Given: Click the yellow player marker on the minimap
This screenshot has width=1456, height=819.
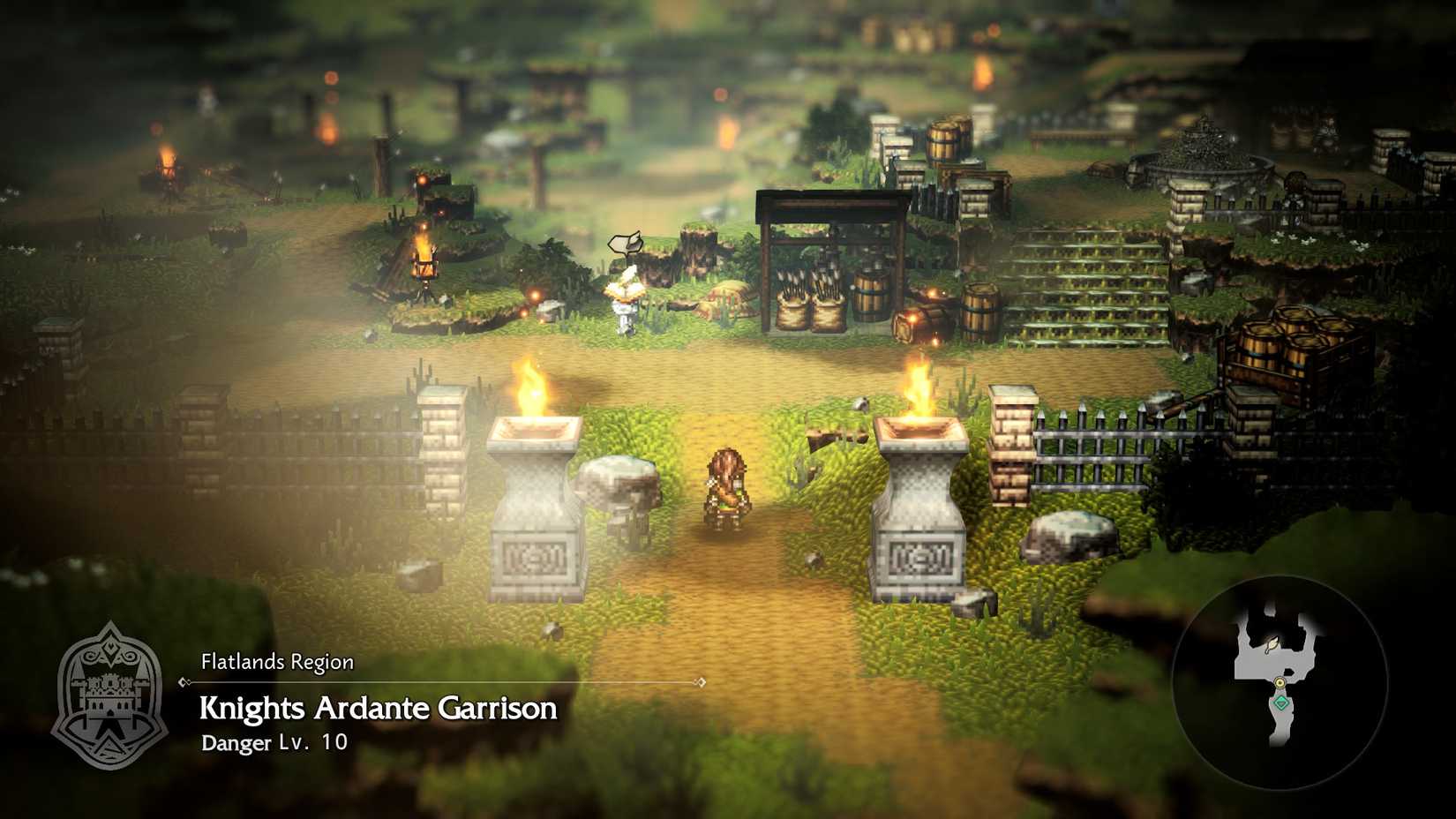Looking at the screenshot, I should tap(1280, 683).
